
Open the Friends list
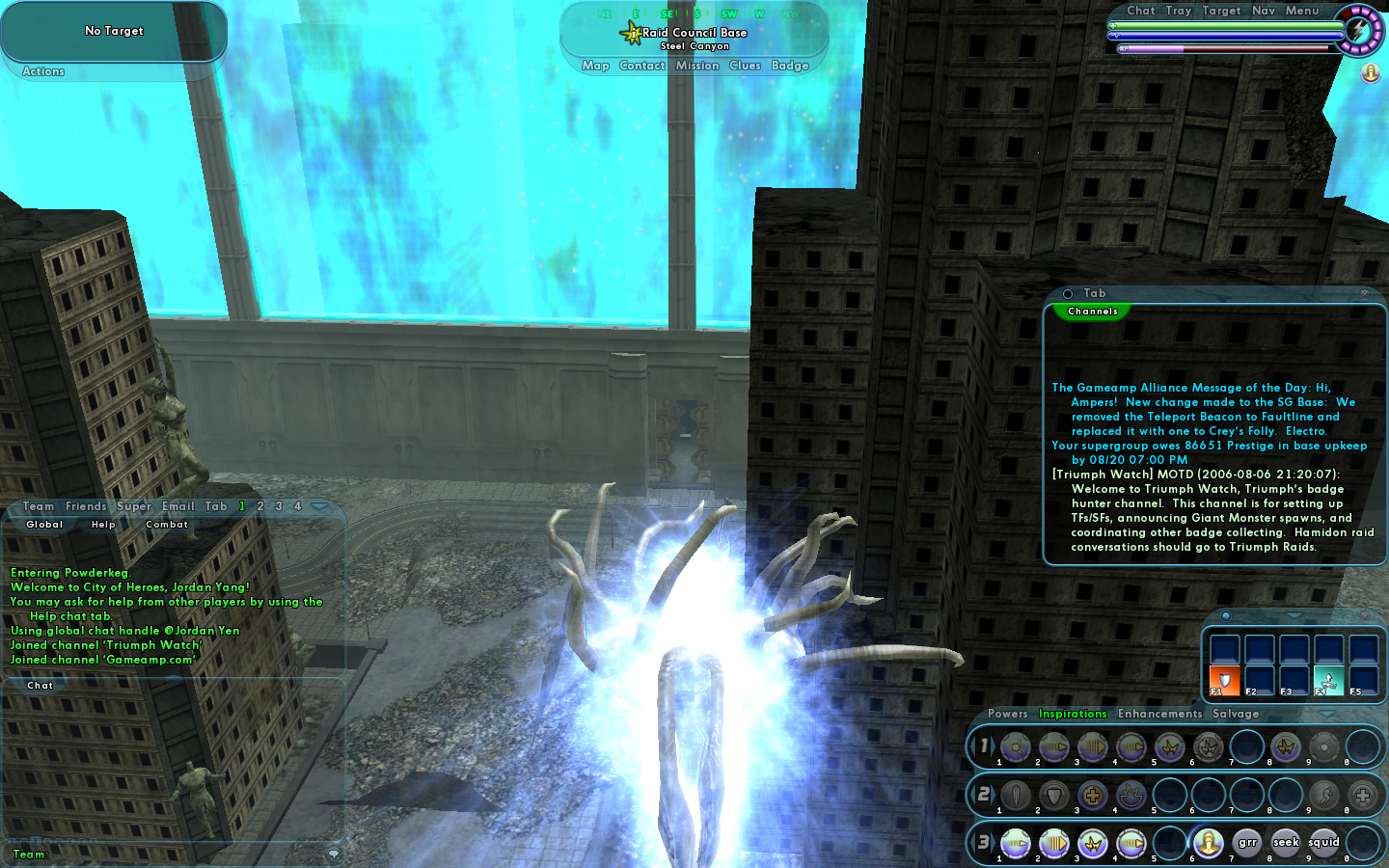point(86,506)
